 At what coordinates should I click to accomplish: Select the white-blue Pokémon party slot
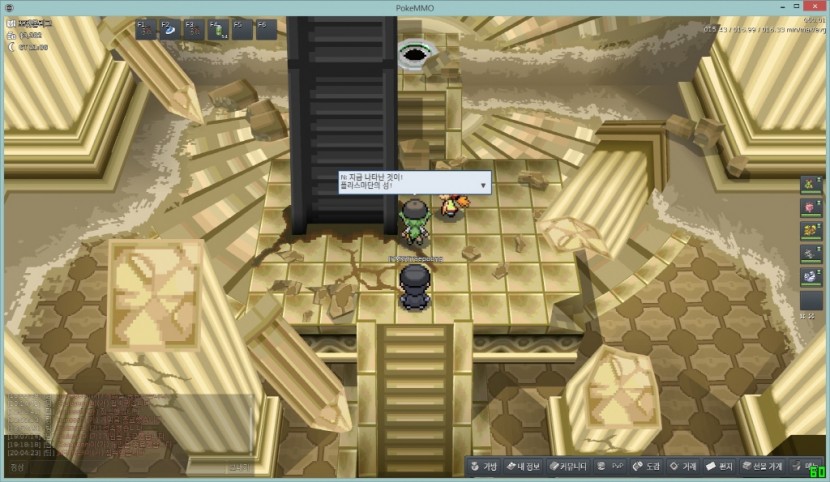tap(811, 276)
